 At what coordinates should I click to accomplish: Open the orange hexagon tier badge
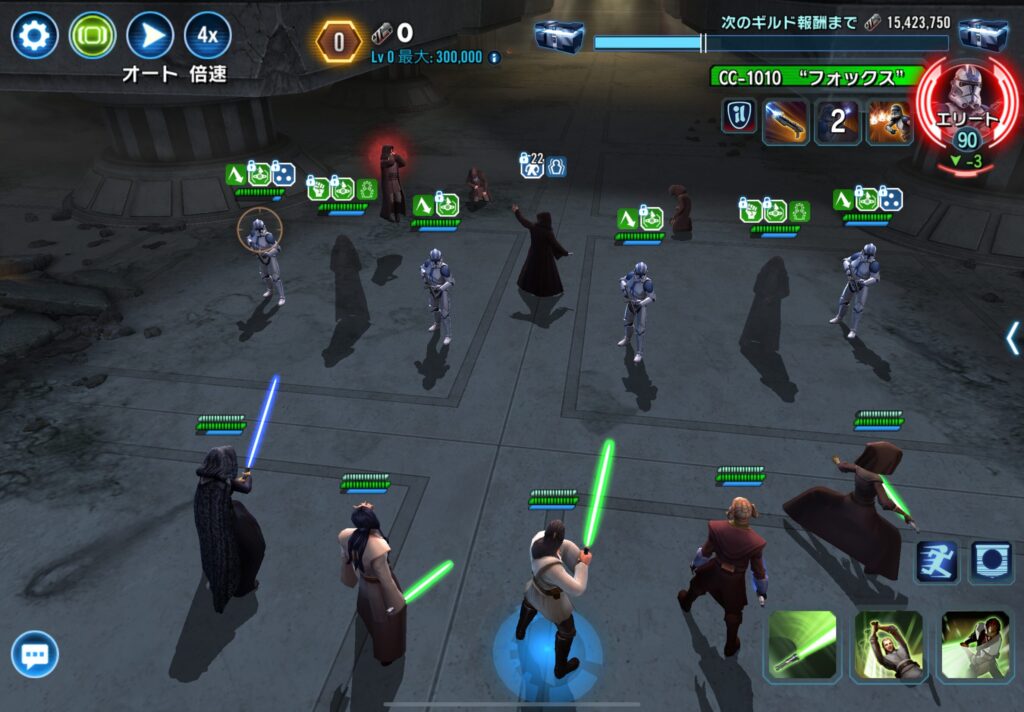339,42
